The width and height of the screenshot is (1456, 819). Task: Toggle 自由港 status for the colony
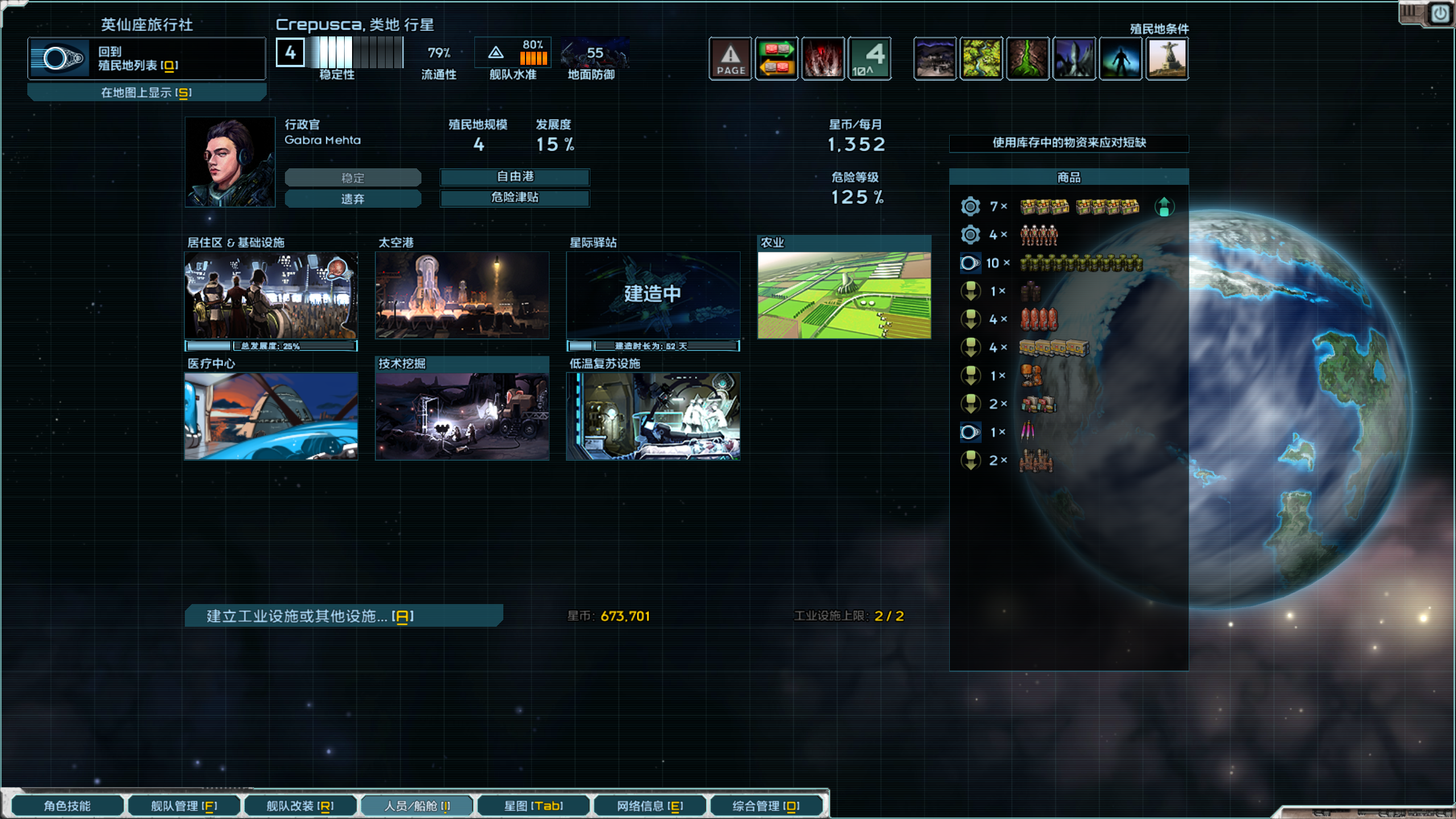(515, 177)
